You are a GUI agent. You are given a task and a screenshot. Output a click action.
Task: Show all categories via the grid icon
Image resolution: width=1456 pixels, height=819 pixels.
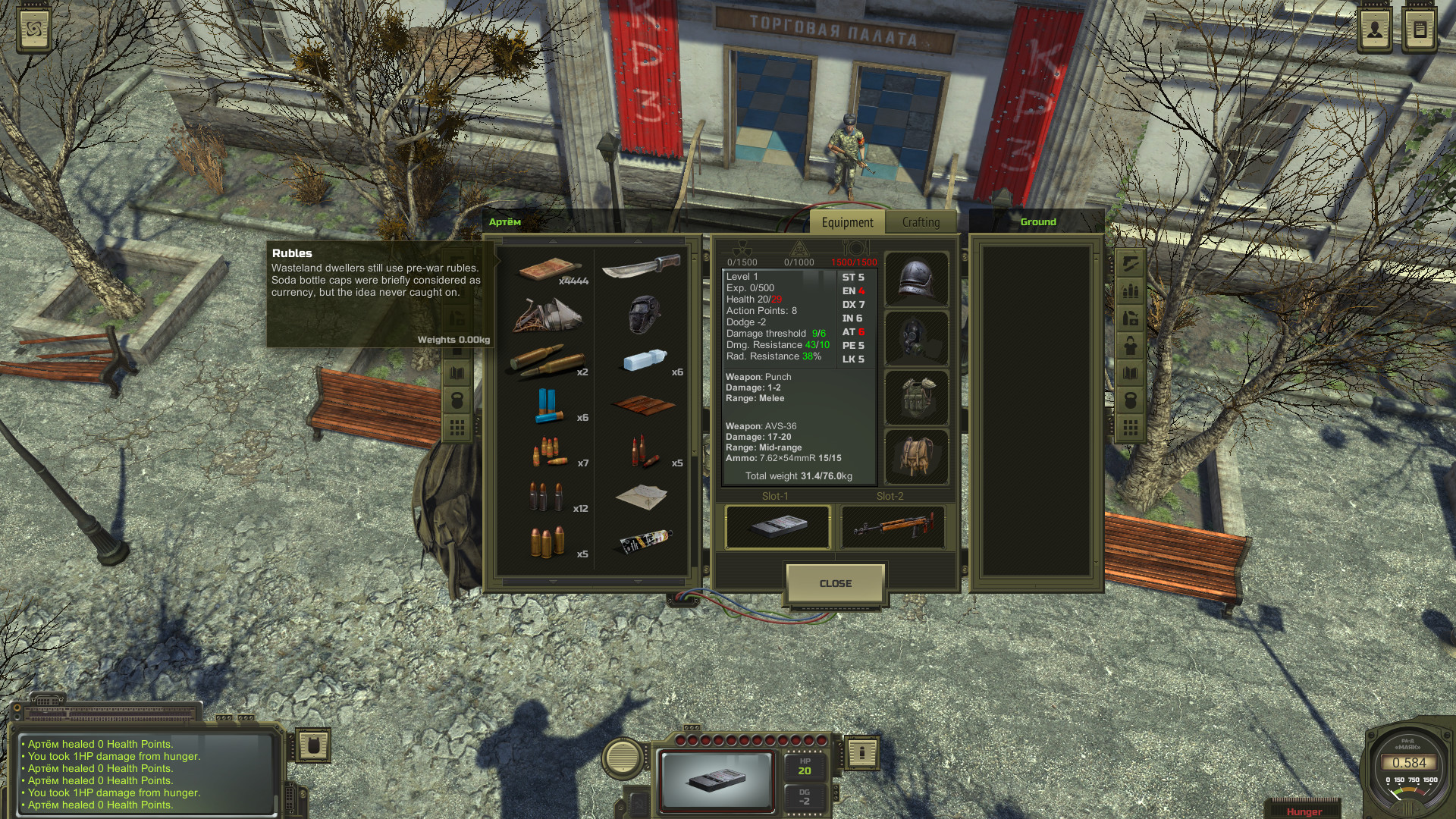coord(1130,425)
